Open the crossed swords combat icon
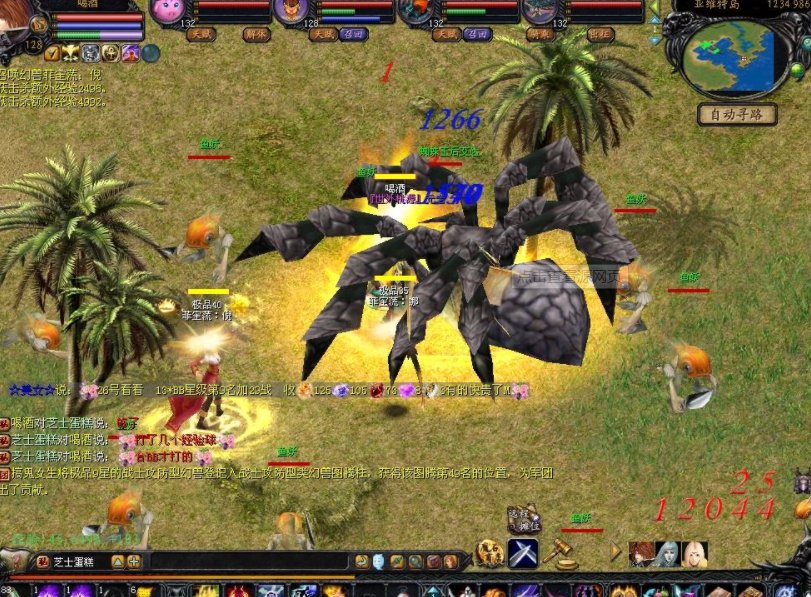This screenshot has width=811, height=597. pos(523,553)
